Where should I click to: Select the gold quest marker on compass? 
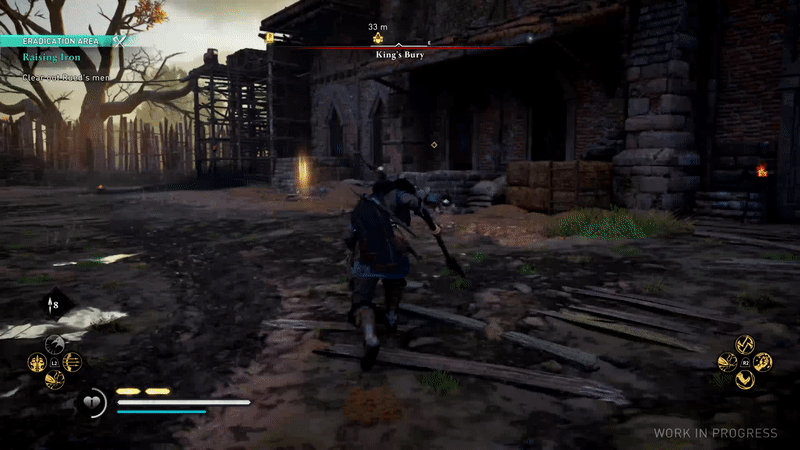click(x=379, y=39)
